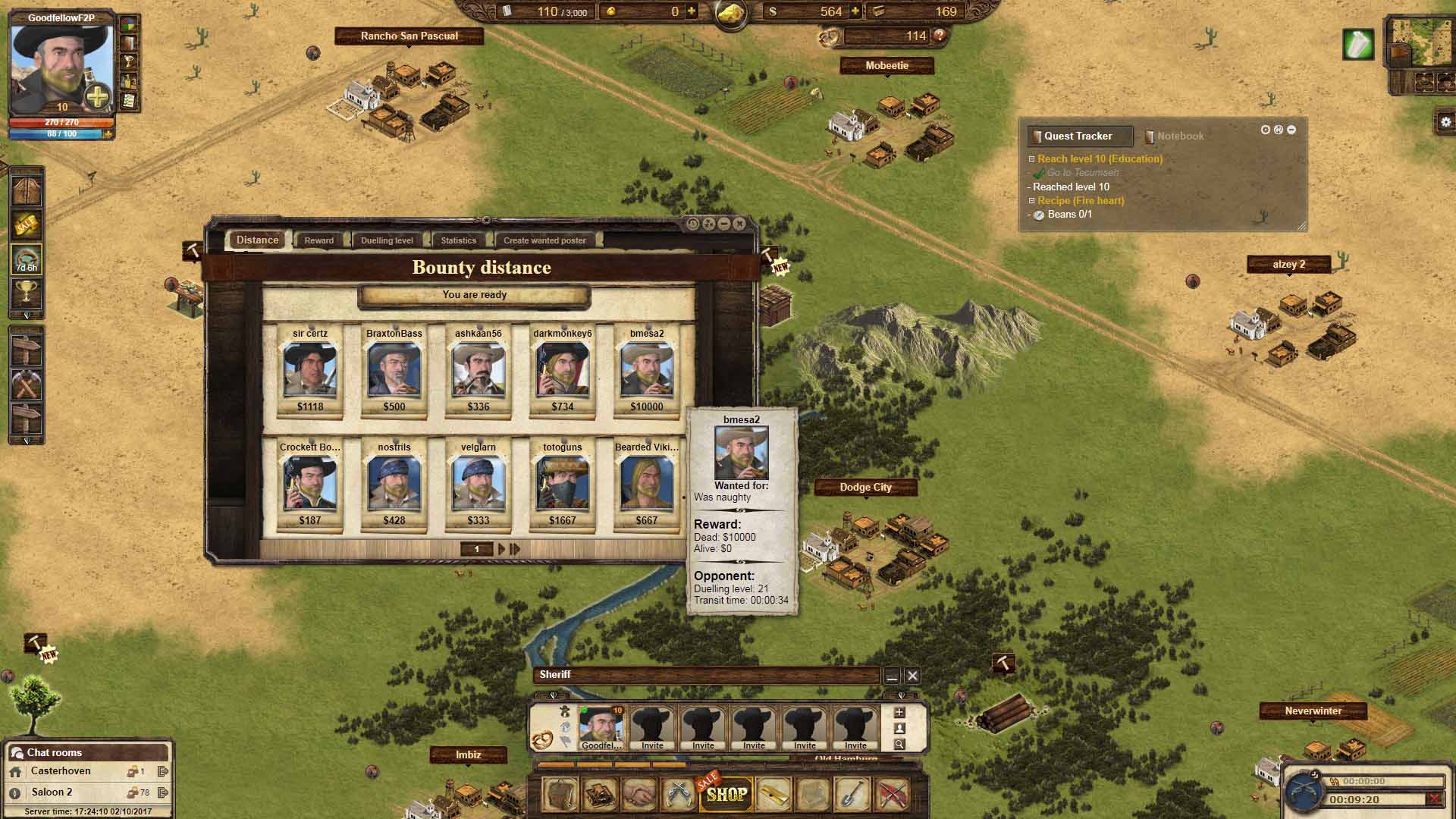Screen dimensions: 1456x819
Task: Open the Saloon 2 chat room
Action: click(52, 792)
